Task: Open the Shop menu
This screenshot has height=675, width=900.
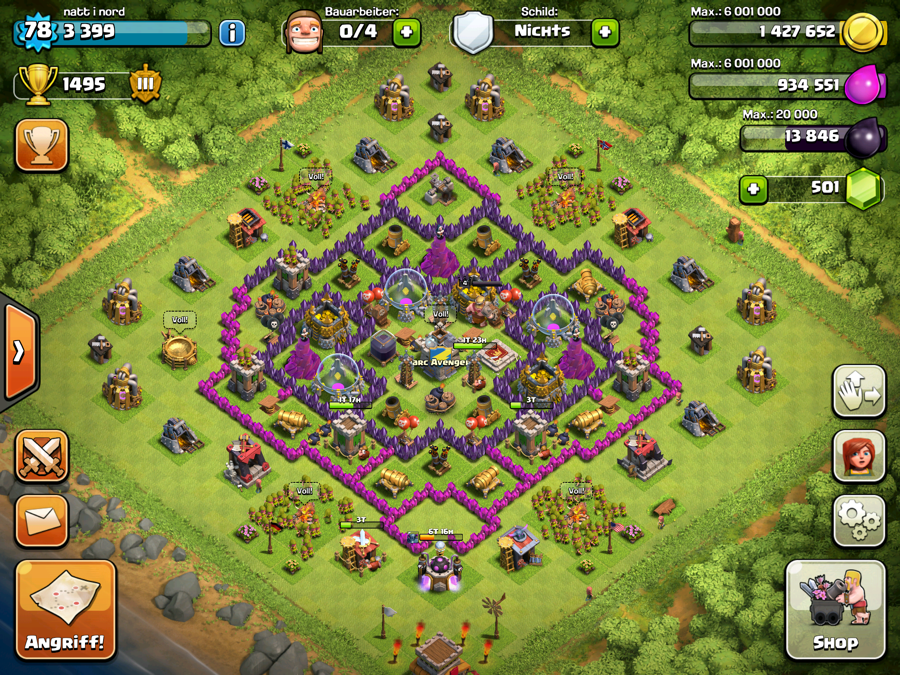Action: pyautogui.click(x=835, y=609)
